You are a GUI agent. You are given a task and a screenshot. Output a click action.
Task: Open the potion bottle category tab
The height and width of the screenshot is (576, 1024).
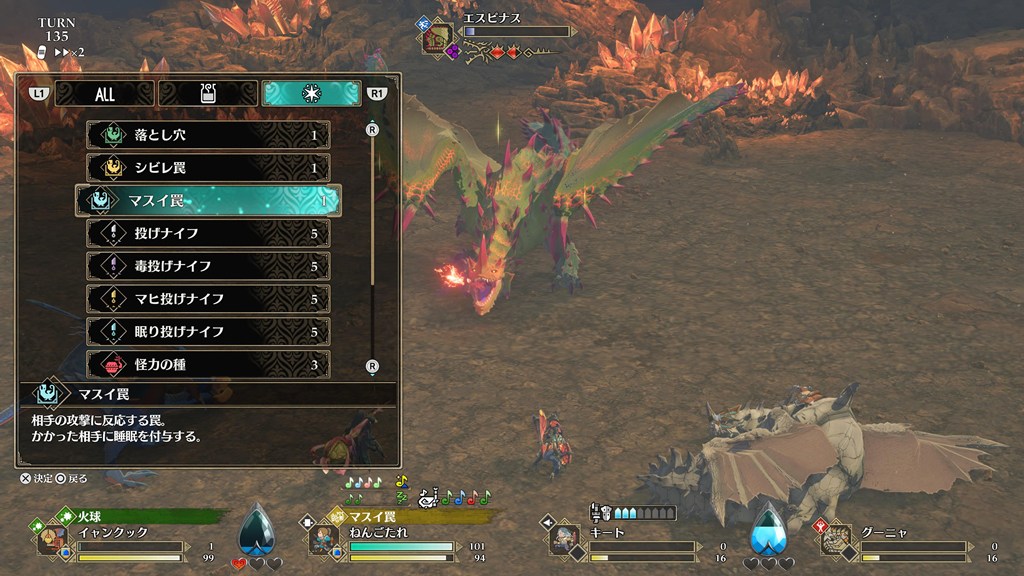pyautogui.click(x=208, y=94)
